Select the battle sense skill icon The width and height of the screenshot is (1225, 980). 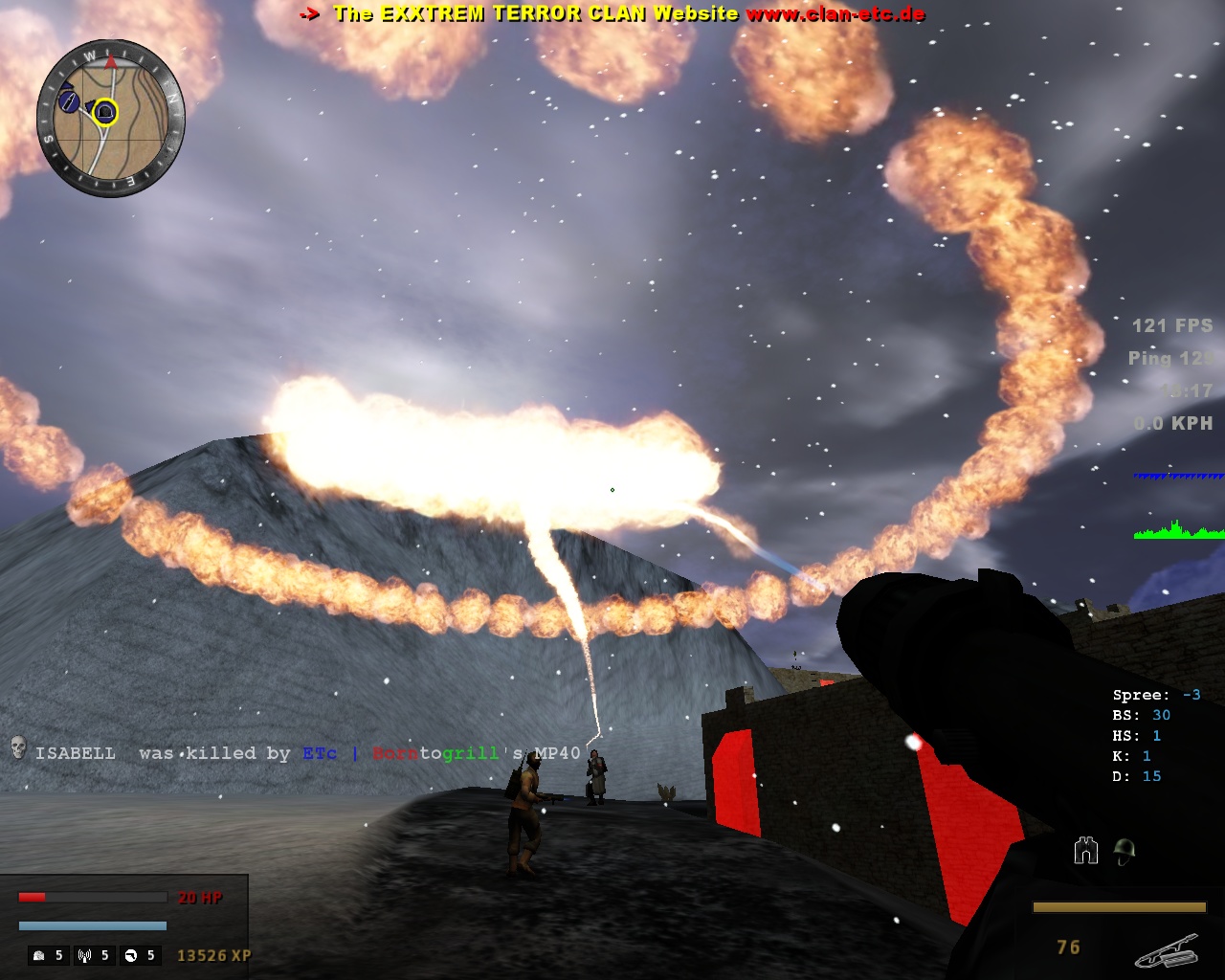(39, 955)
